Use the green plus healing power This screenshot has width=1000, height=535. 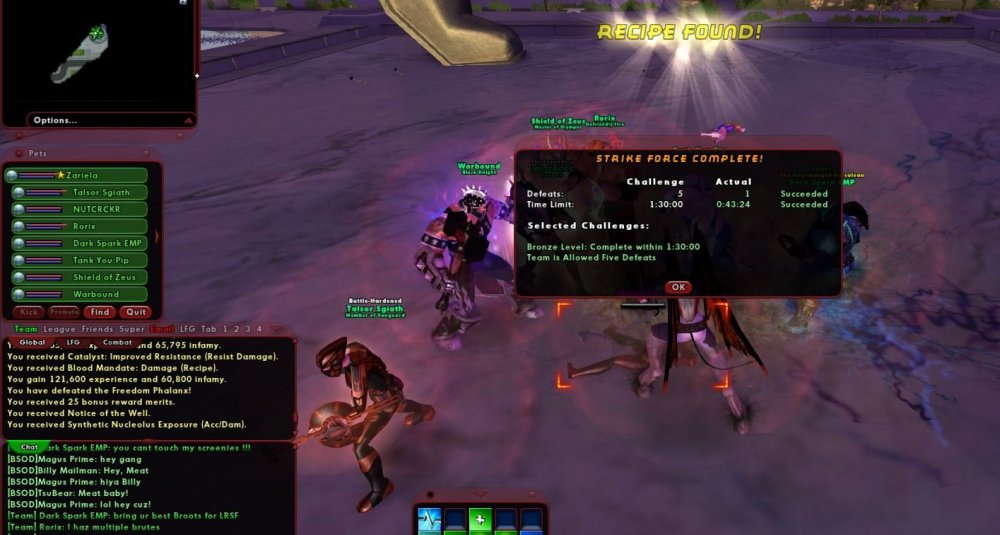point(480,520)
